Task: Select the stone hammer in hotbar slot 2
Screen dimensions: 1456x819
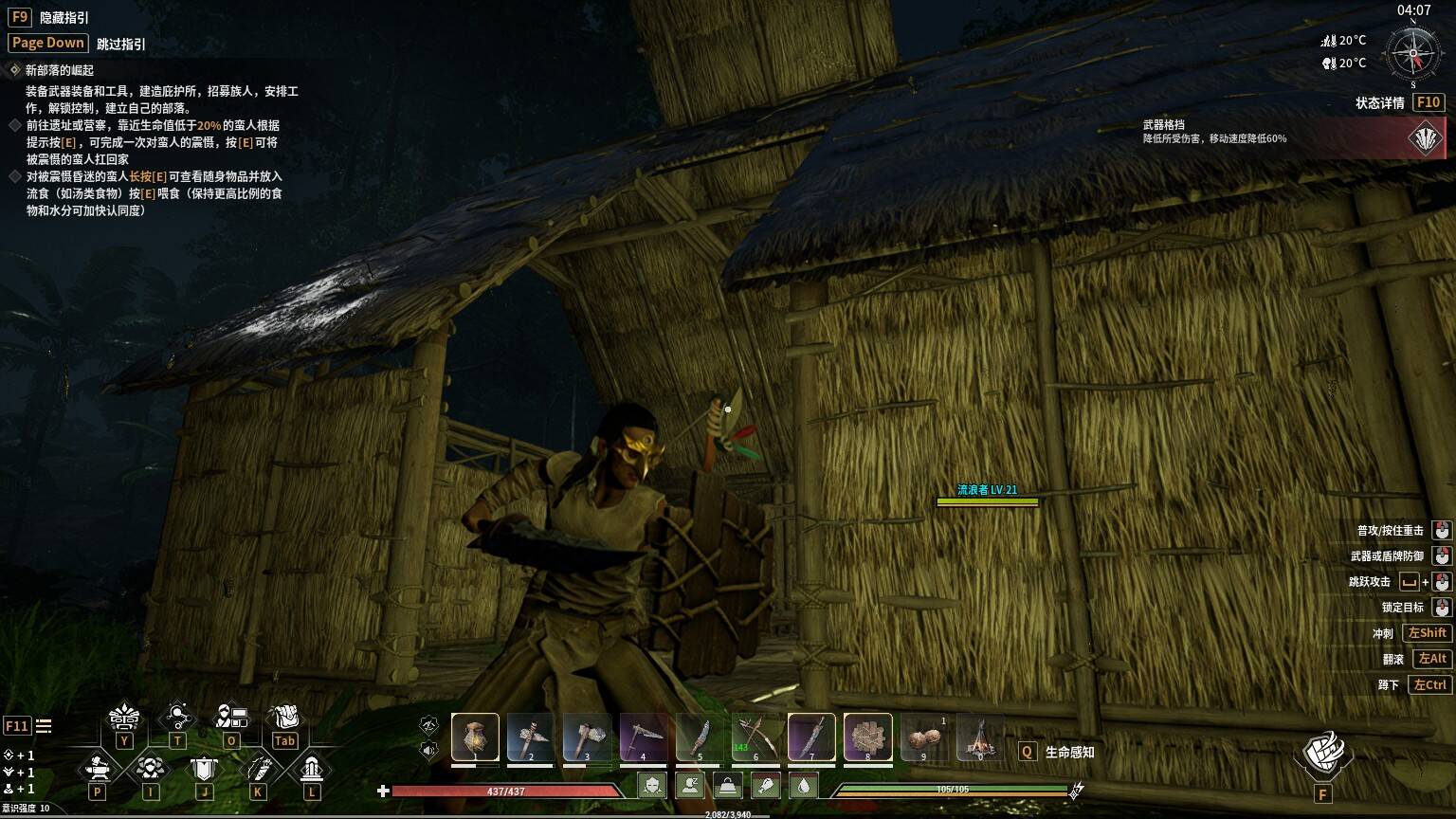Action: click(x=530, y=737)
